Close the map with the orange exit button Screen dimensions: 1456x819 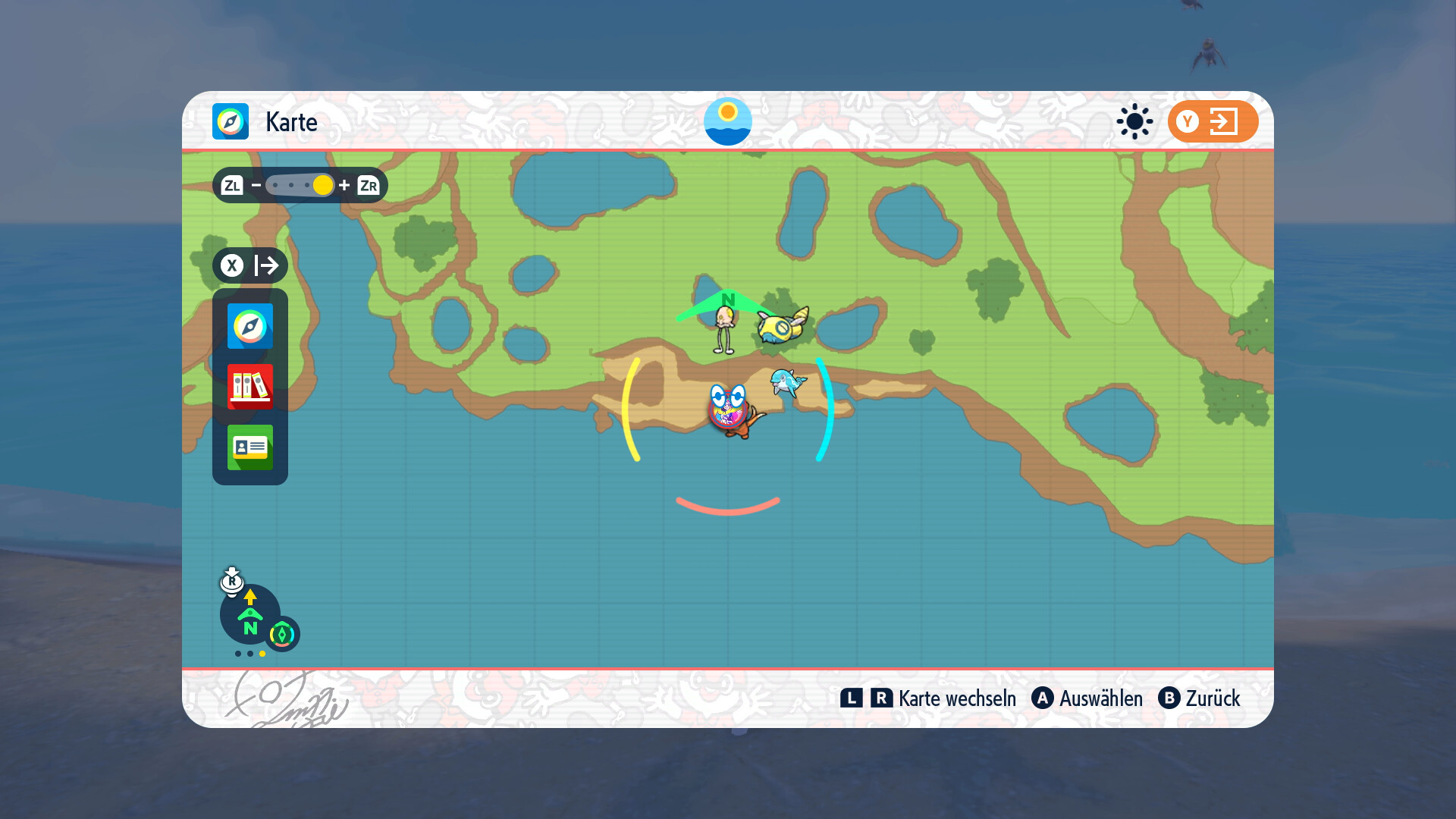[1212, 121]
